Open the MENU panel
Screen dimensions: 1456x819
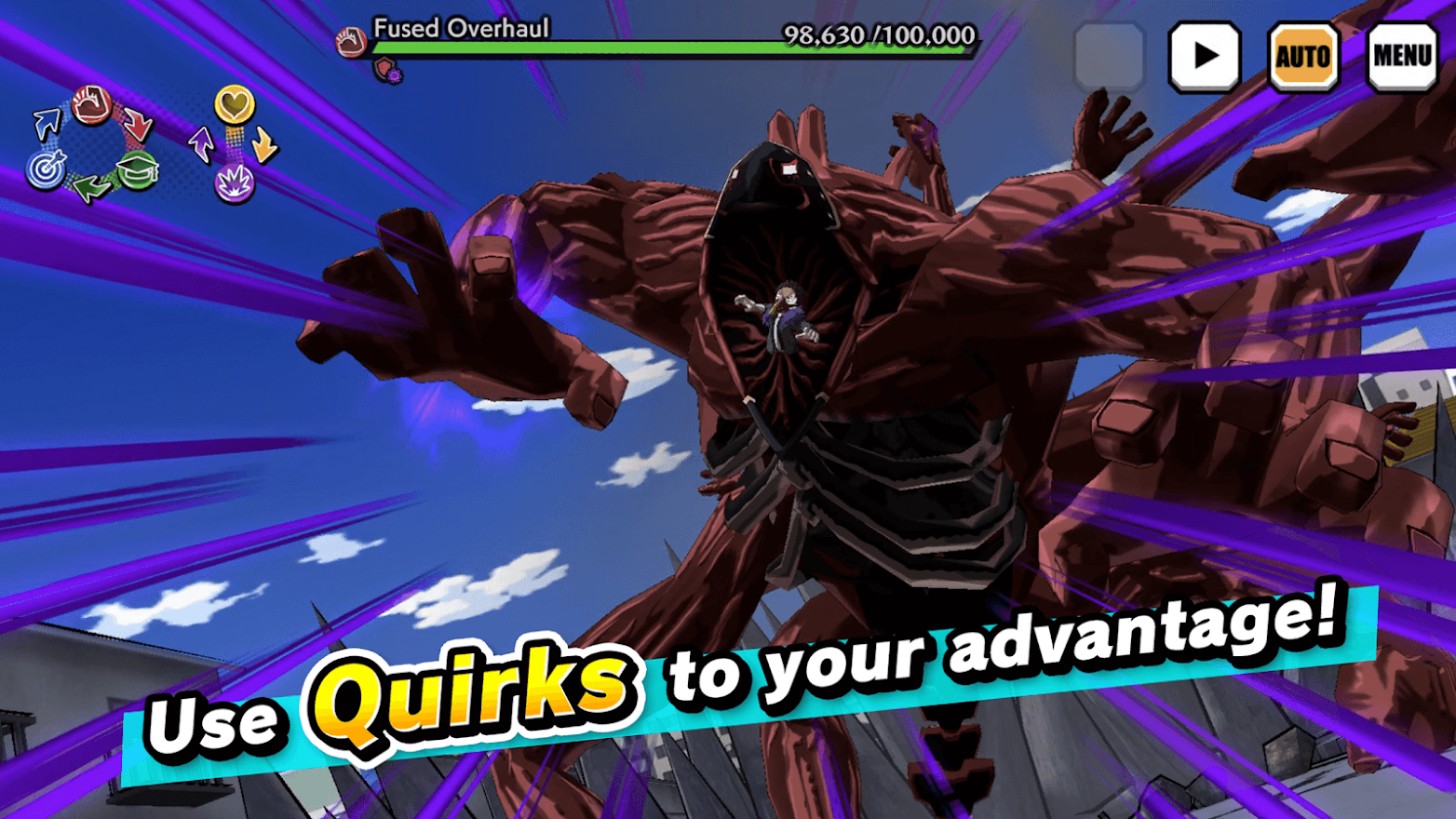coord(1402,56)
